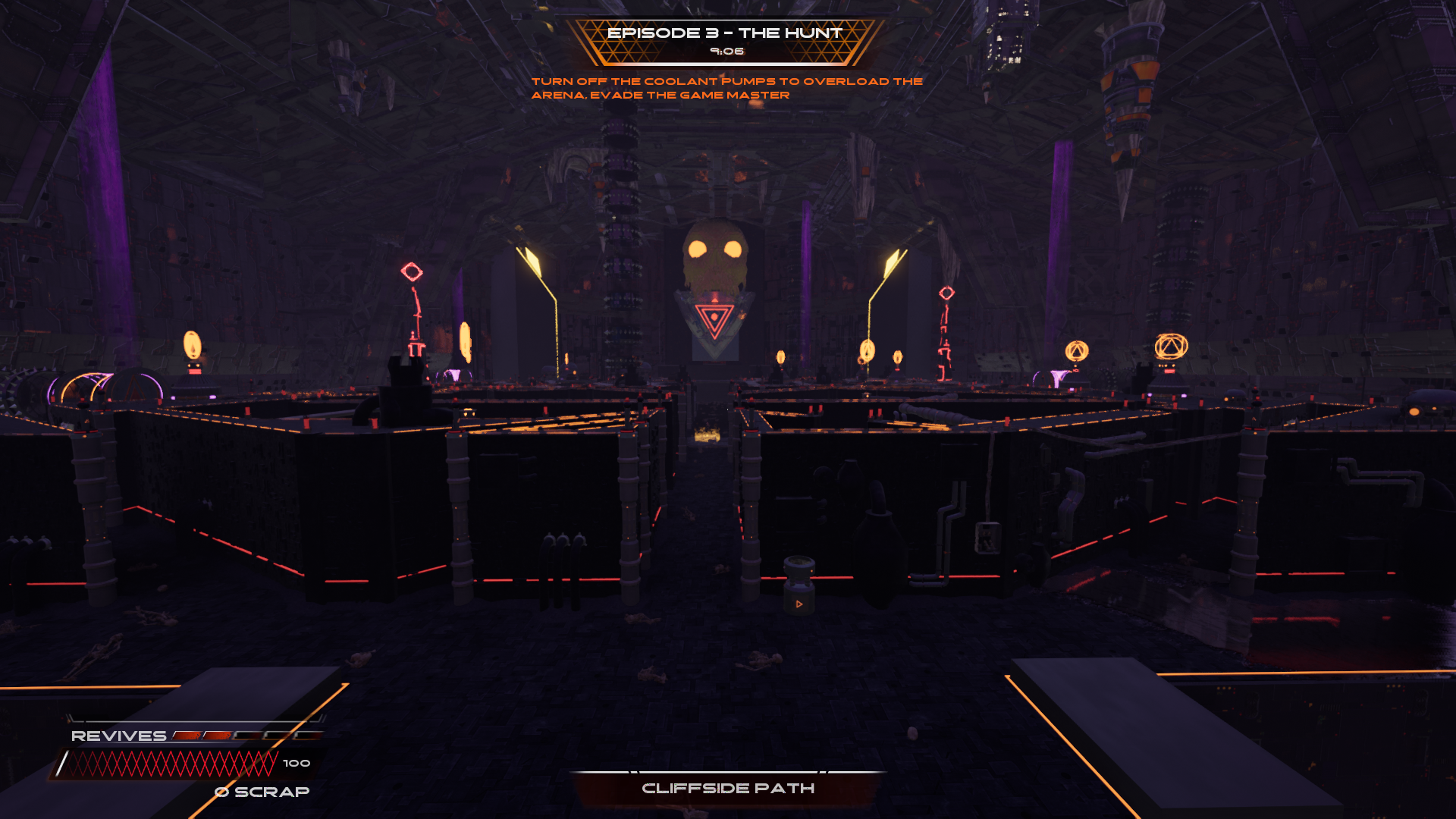
Task: Click the coolant pumps objective text
Action: click(x=726, y=88)
